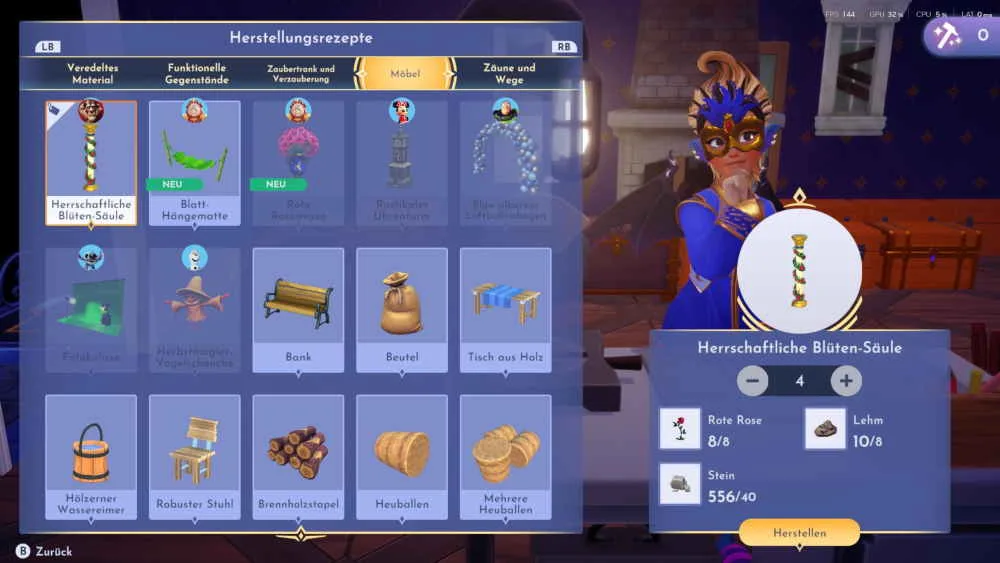Select the Zaubertrank und Verzauberung tab
This screenshot has width=1000, height=563.
coord(301,73)
